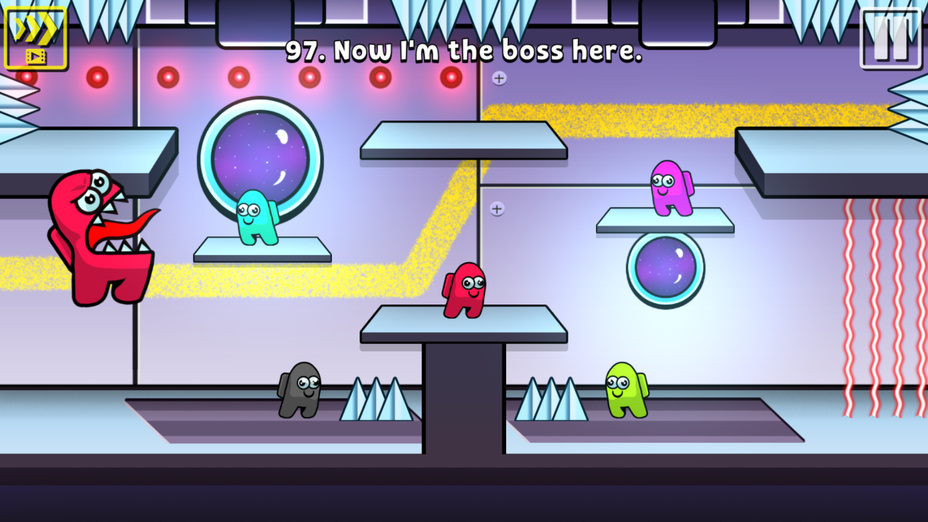
Task: Skip the level with the fast-forward video button
Action: (35, 37)
